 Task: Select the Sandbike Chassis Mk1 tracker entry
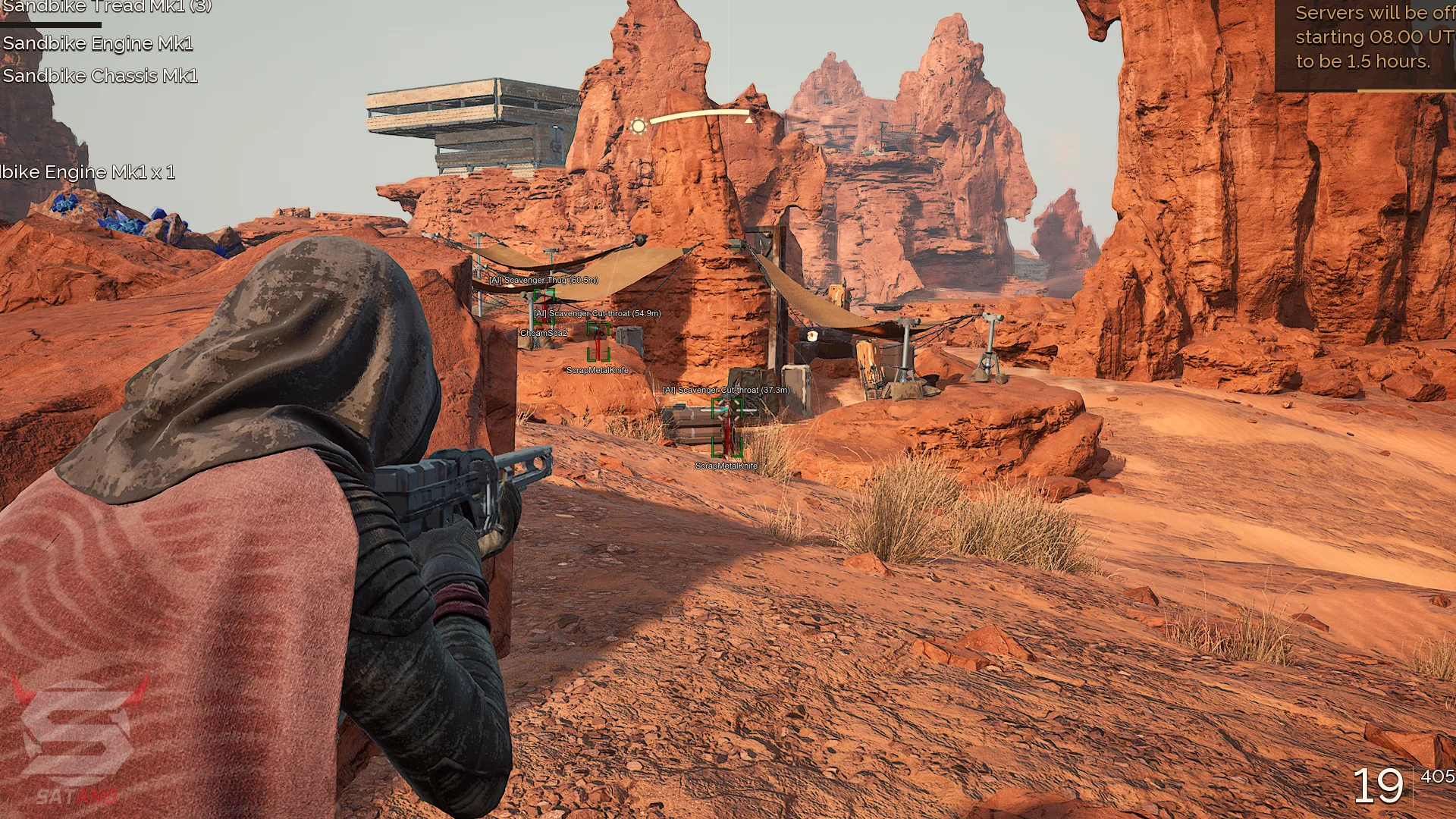click(x=100, y=77)
